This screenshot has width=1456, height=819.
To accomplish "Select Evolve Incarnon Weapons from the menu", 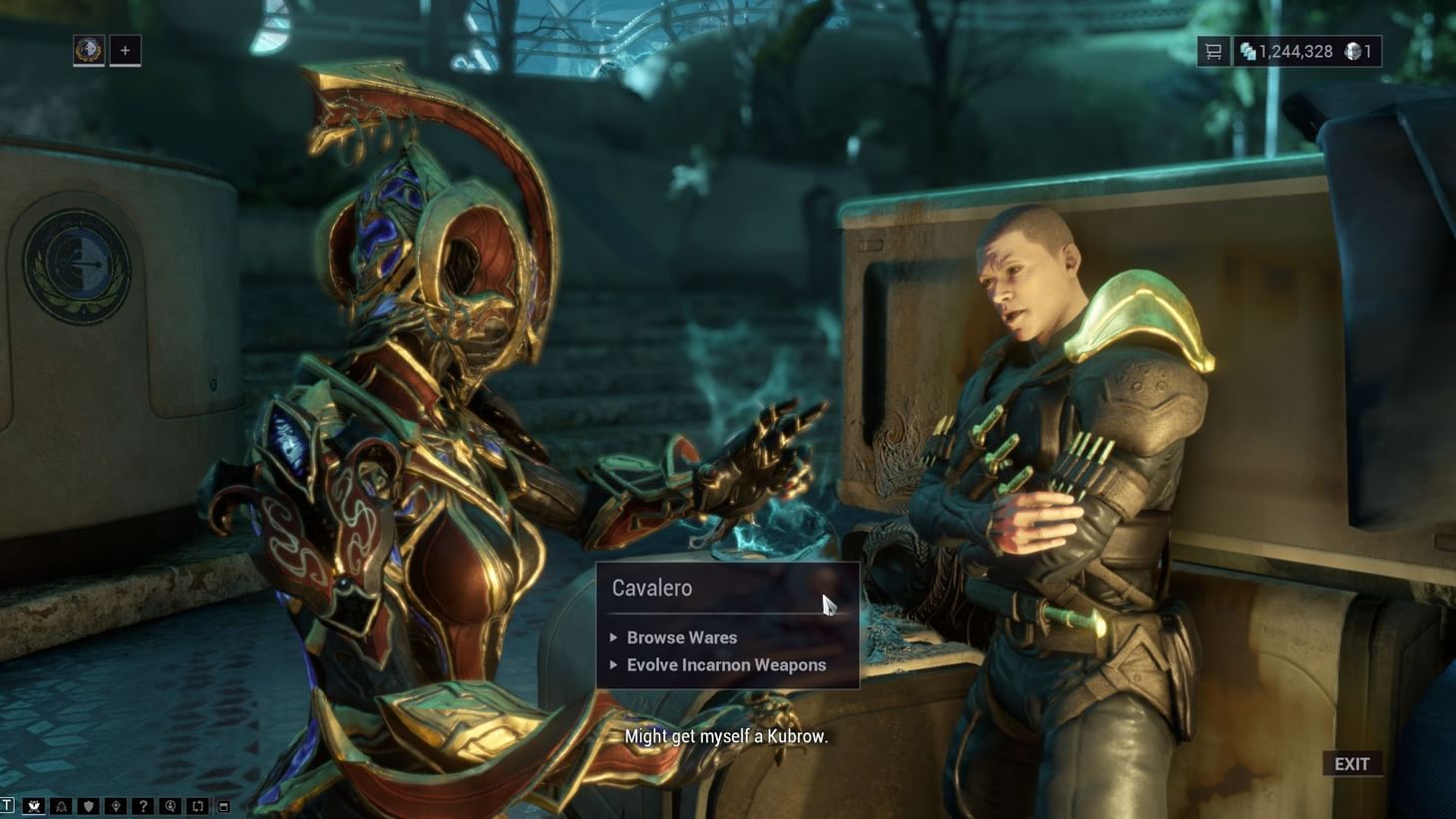I will pos(725,664).
